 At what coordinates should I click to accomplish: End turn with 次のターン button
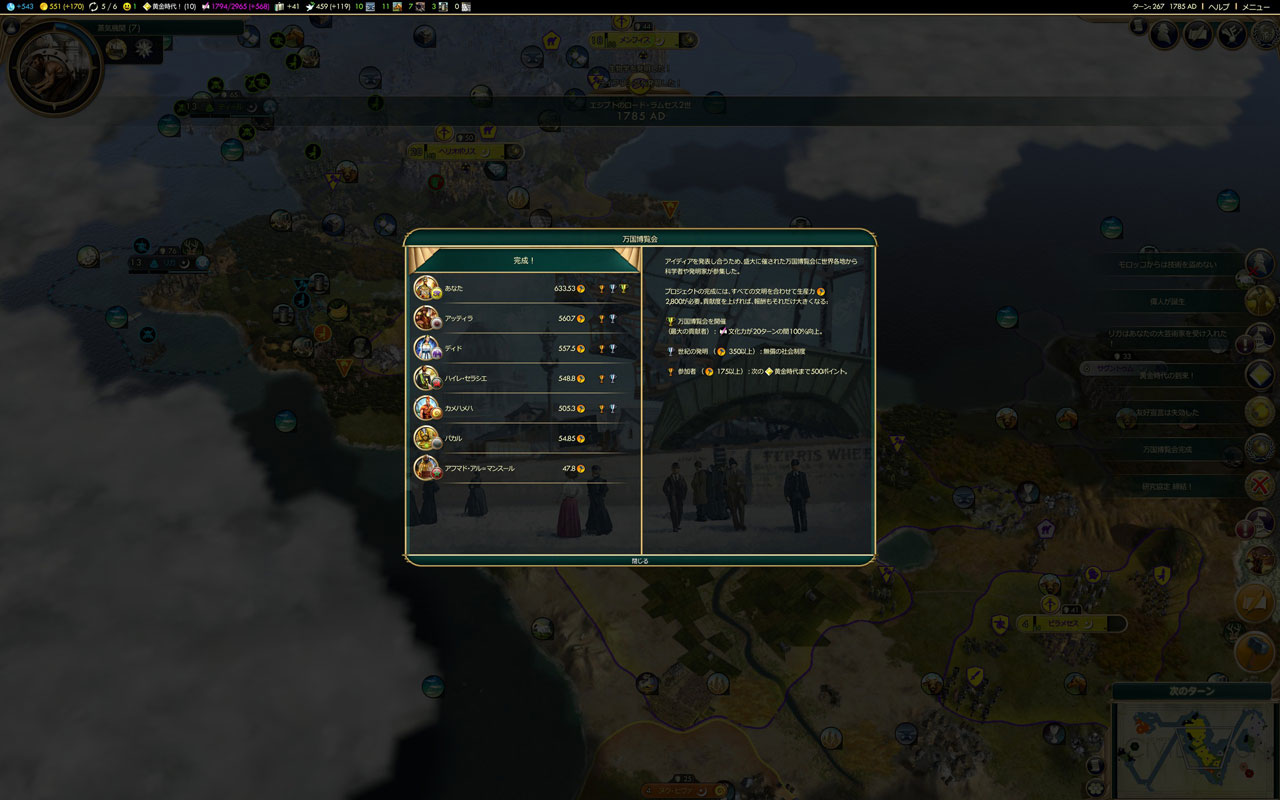1191,692
